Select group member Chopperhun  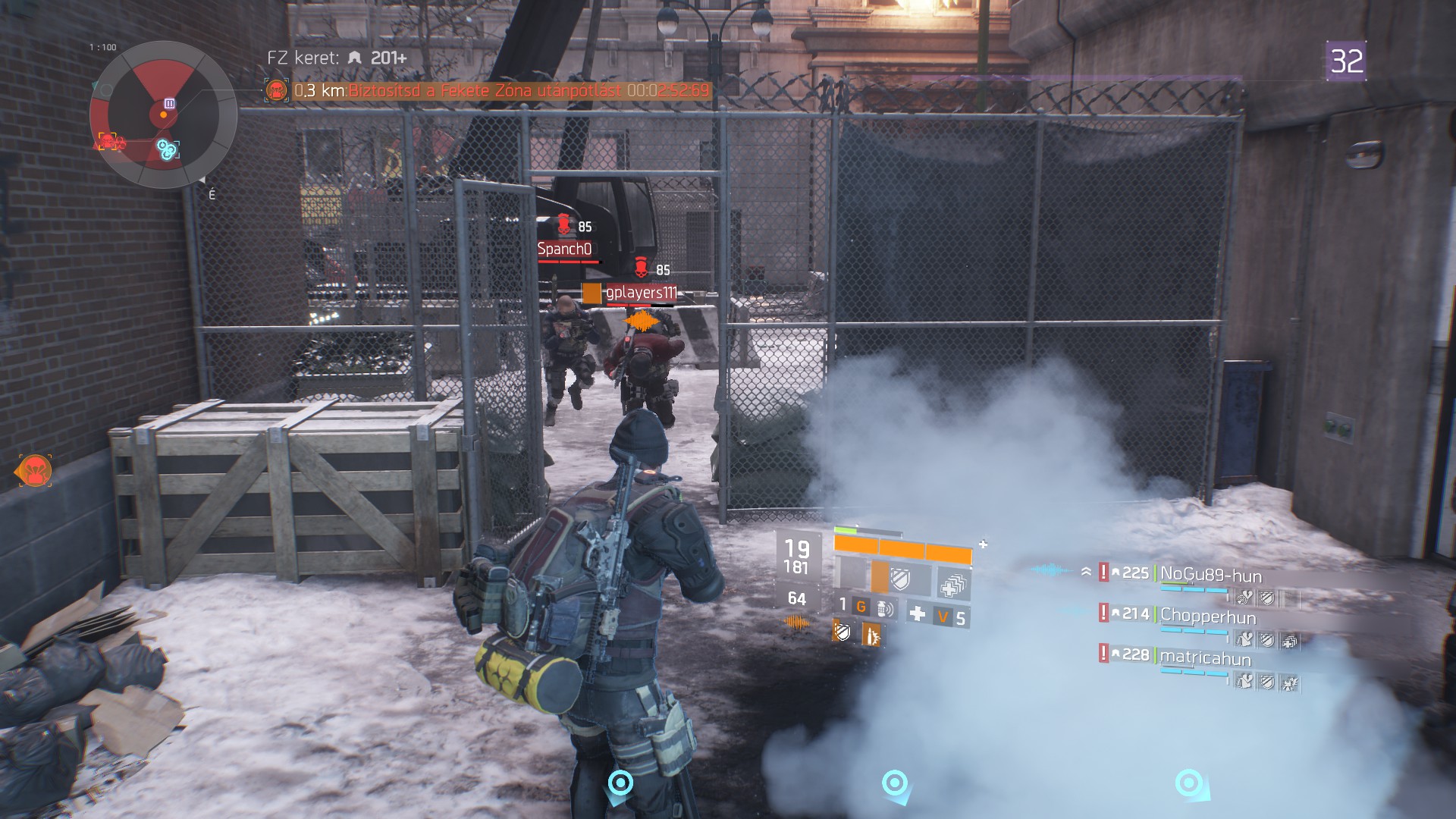click(1207, 617)
